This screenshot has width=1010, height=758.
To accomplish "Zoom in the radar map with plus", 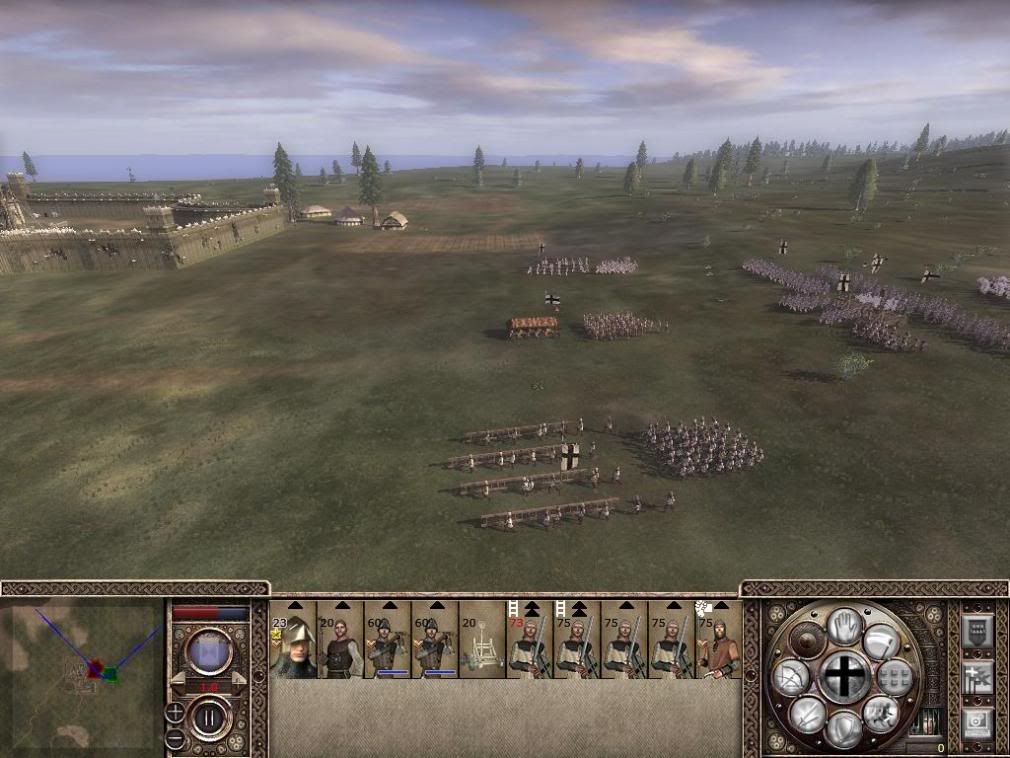I will [x=175, y=713].
